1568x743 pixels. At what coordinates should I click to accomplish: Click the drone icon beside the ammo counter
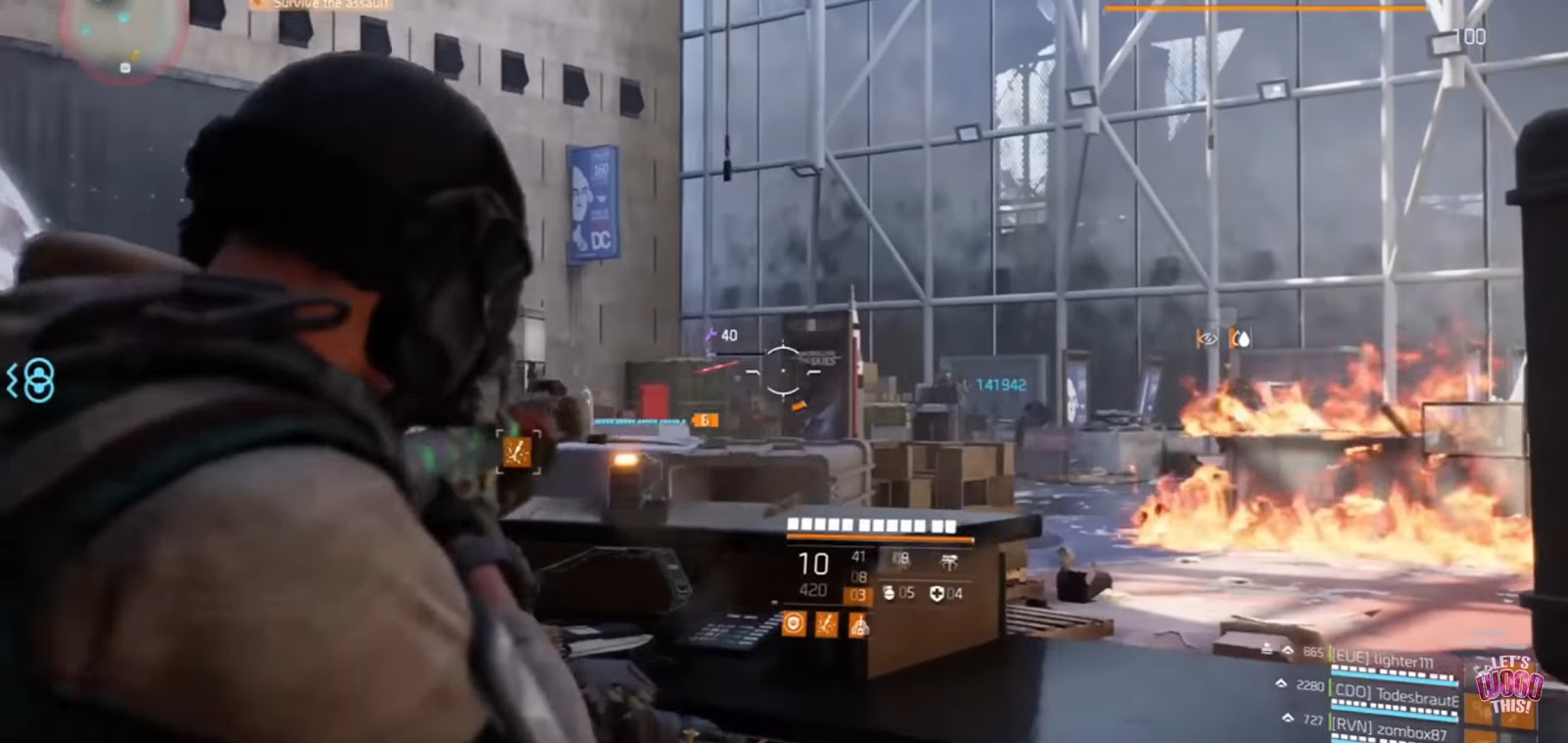(949, 561)
